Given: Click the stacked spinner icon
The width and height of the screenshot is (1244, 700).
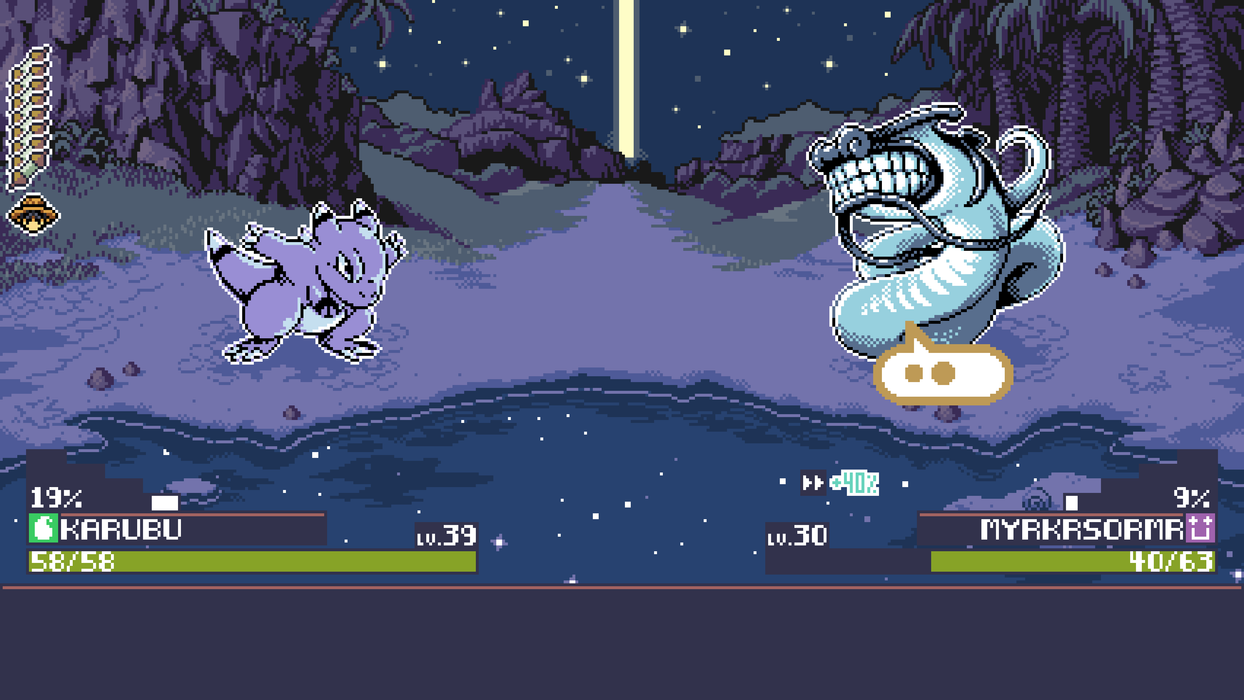Looking at the screenshot, I should (x=29, y=117).
